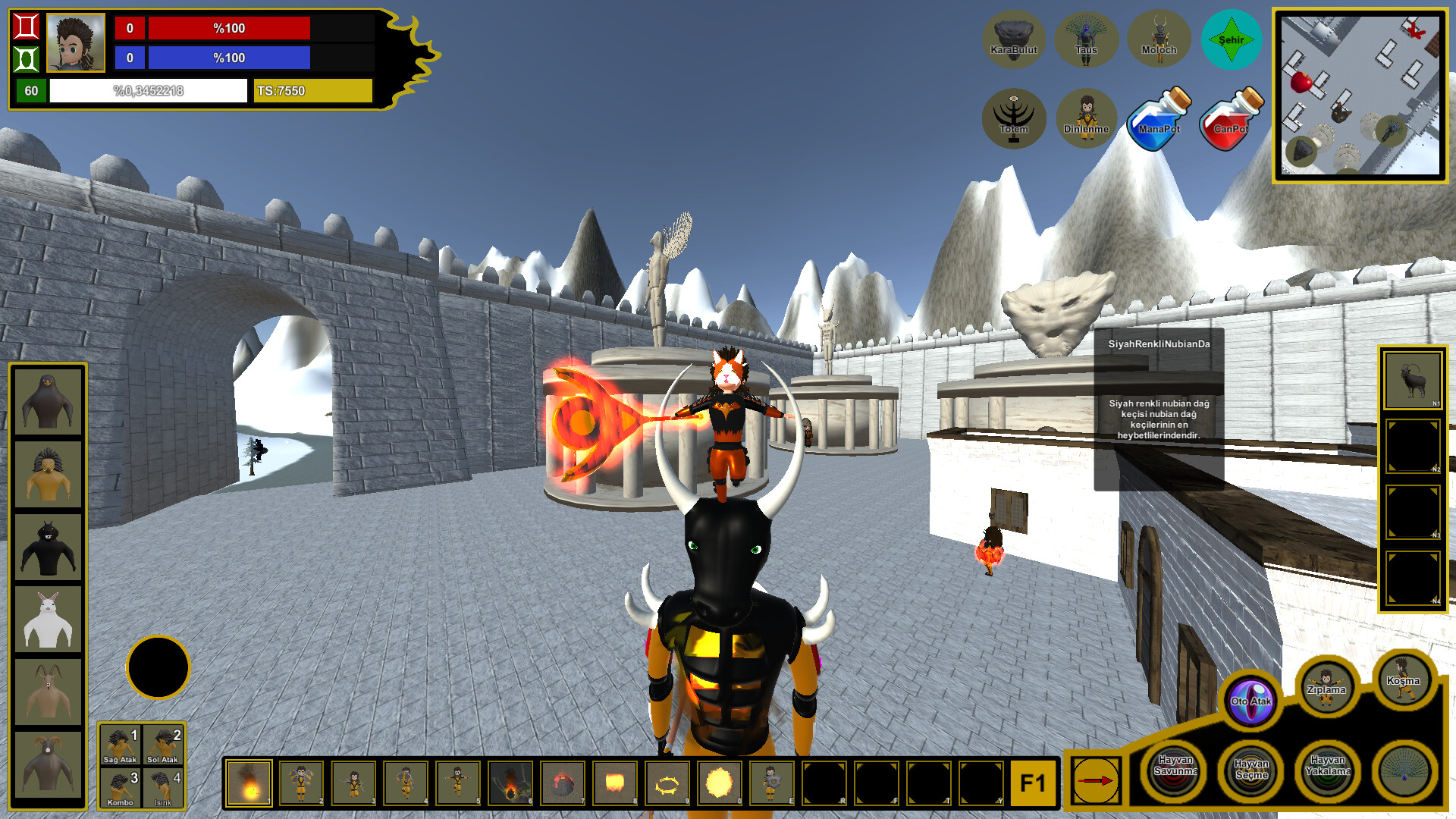Cast the fireball spell in hotbar slot 1
The image size is (1456, 819).
pos(248,783)
